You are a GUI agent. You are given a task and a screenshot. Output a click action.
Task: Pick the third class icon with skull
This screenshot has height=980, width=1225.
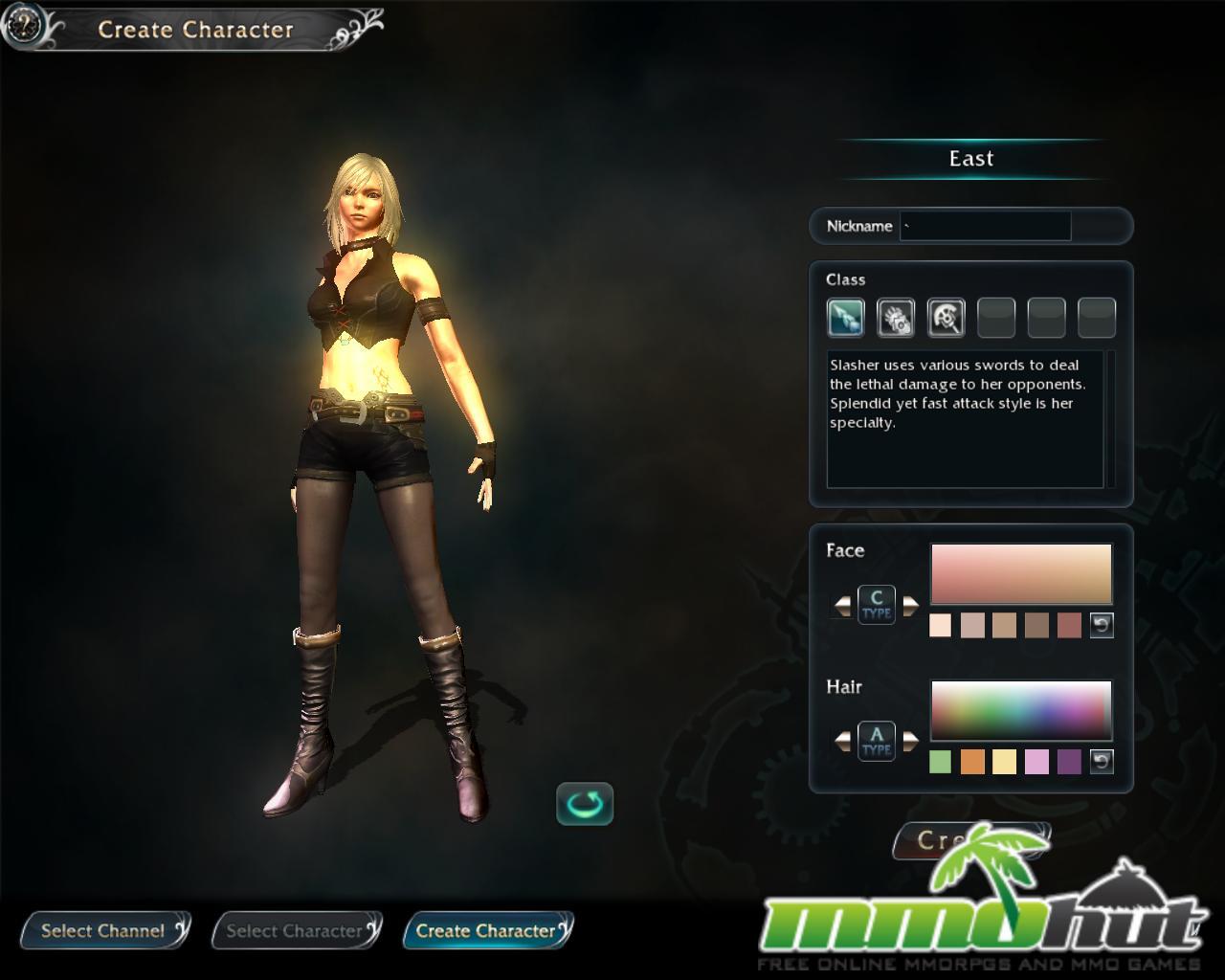pos(946,318)
